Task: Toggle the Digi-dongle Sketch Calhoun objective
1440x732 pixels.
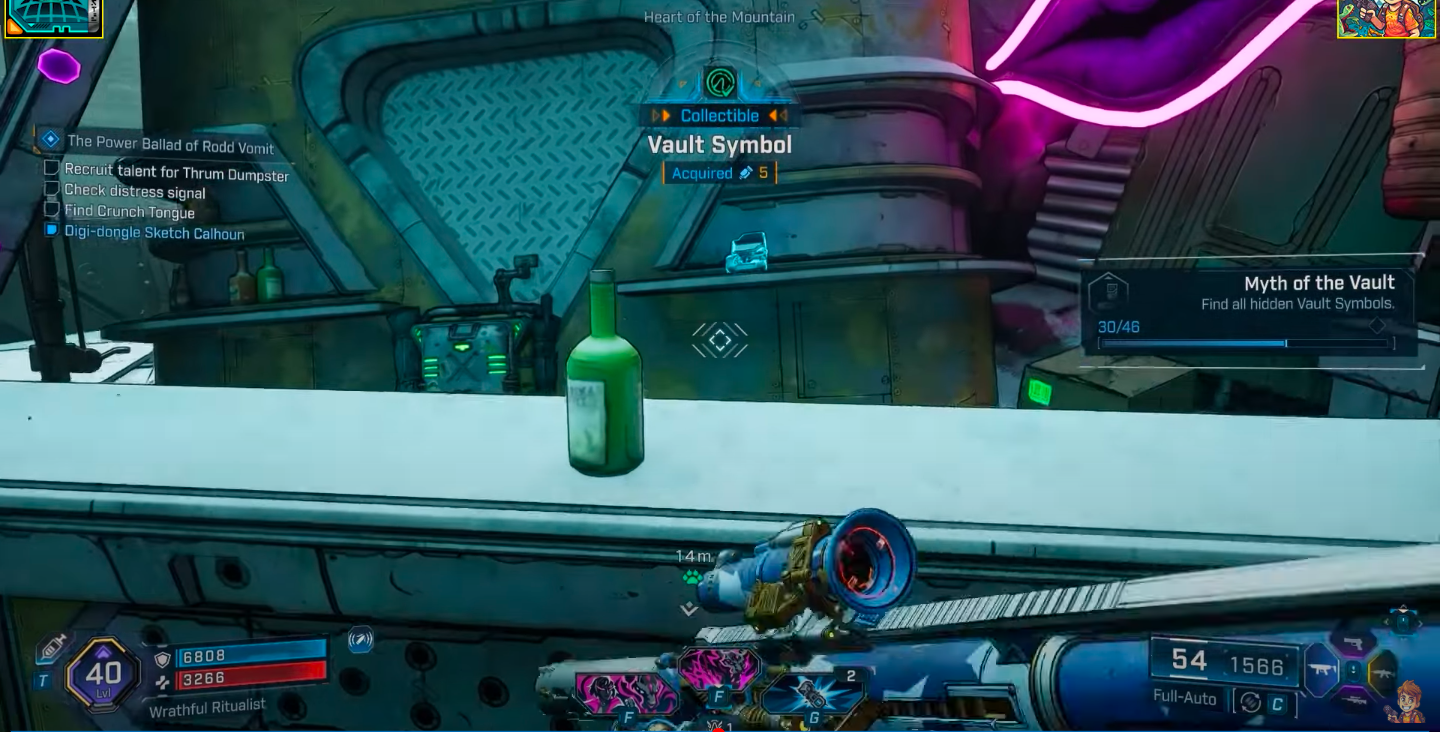Action: [x=52, y=231]
